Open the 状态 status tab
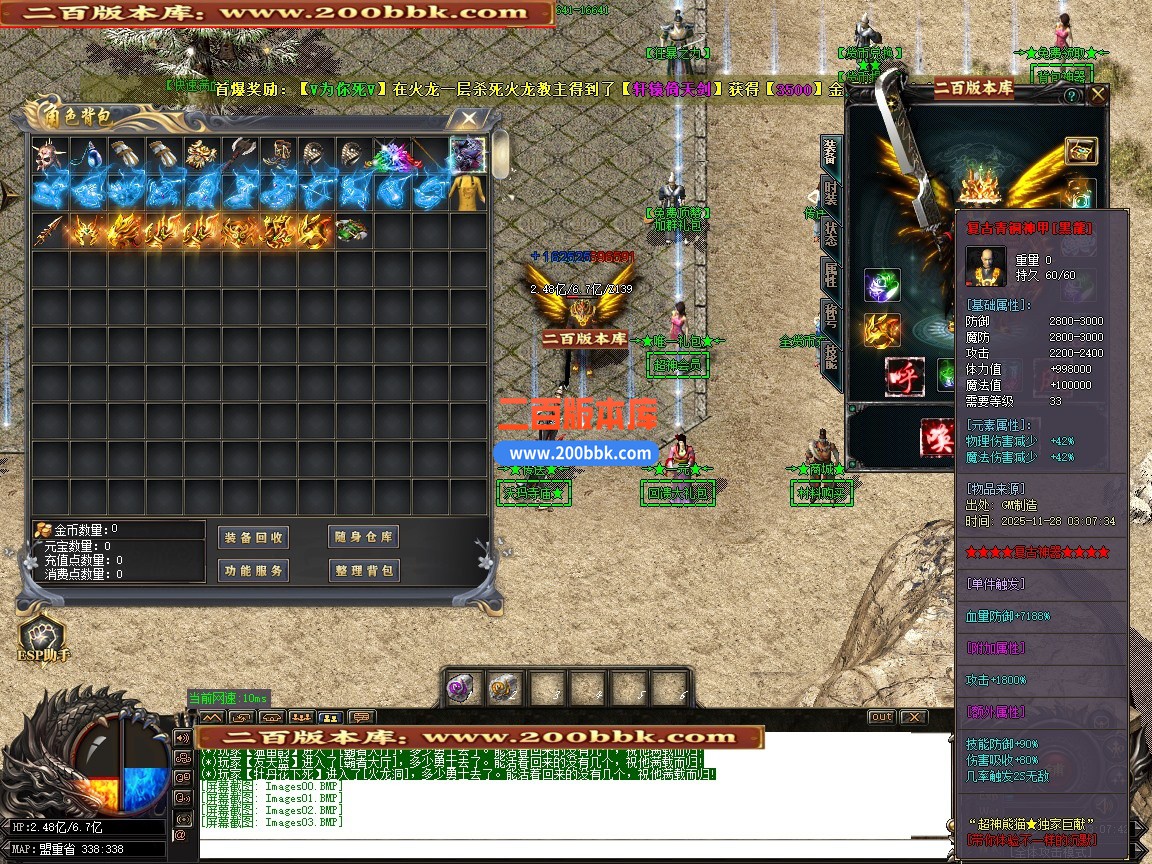 tap(830, 233)
